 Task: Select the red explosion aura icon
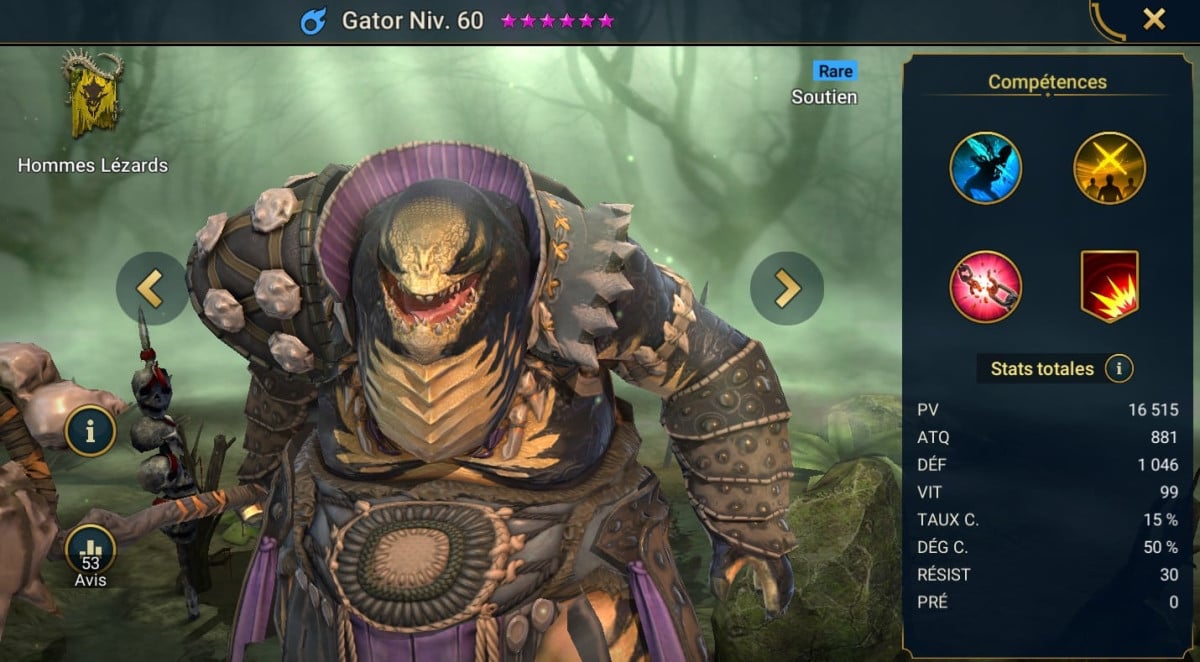(x=1109, y=286)
